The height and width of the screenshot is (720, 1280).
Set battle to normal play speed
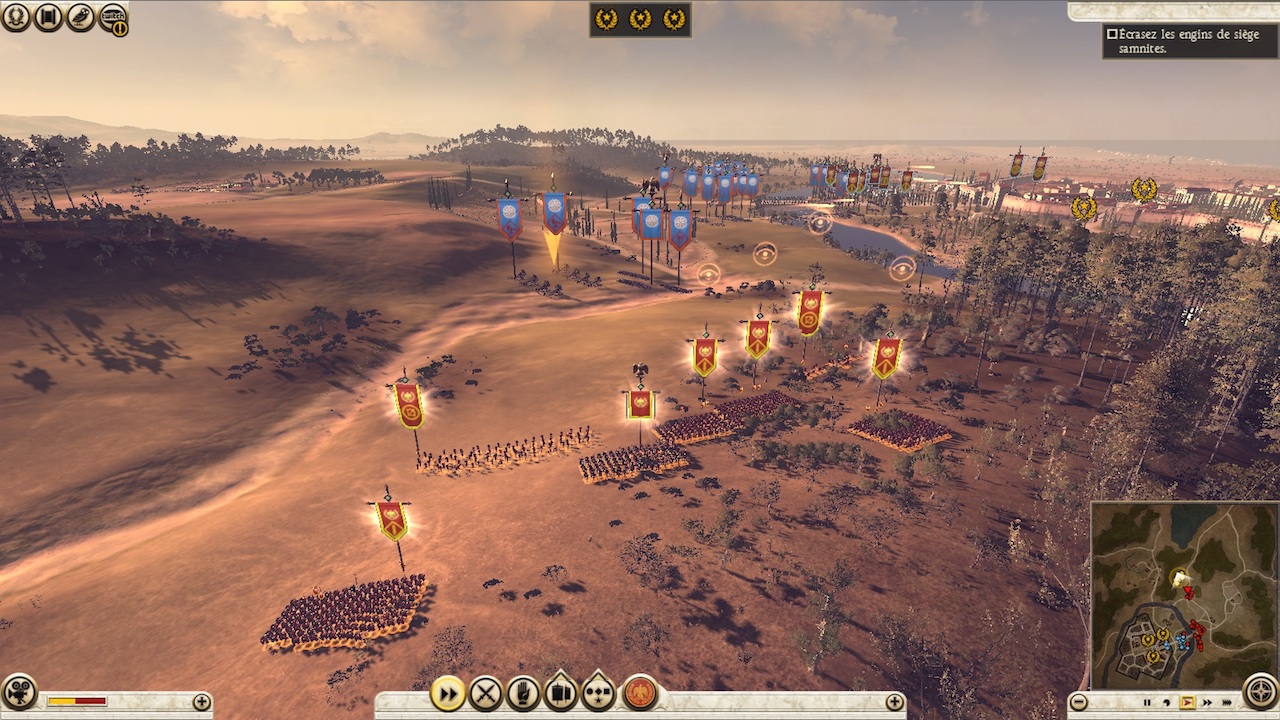[x=1188, y=703]
